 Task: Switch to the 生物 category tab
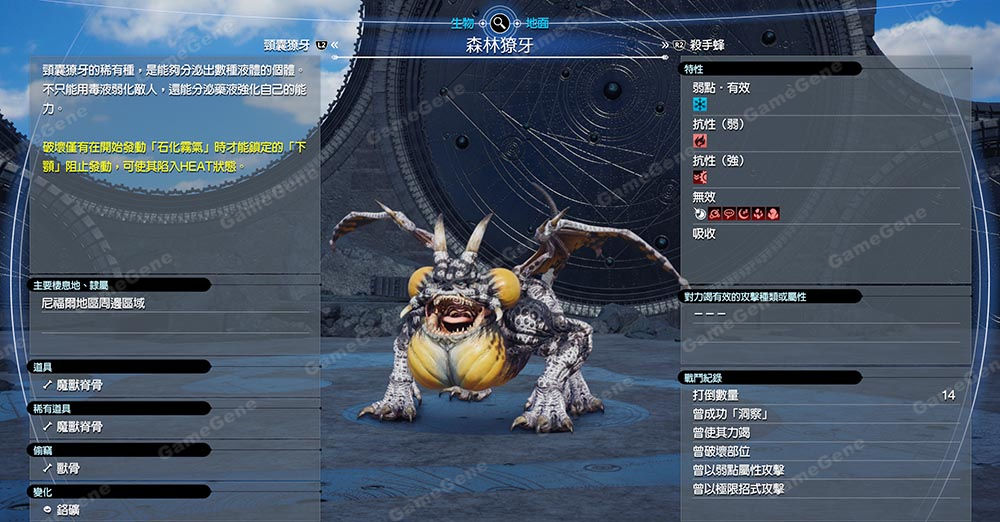pyautogui.click(x=462, y=22)
